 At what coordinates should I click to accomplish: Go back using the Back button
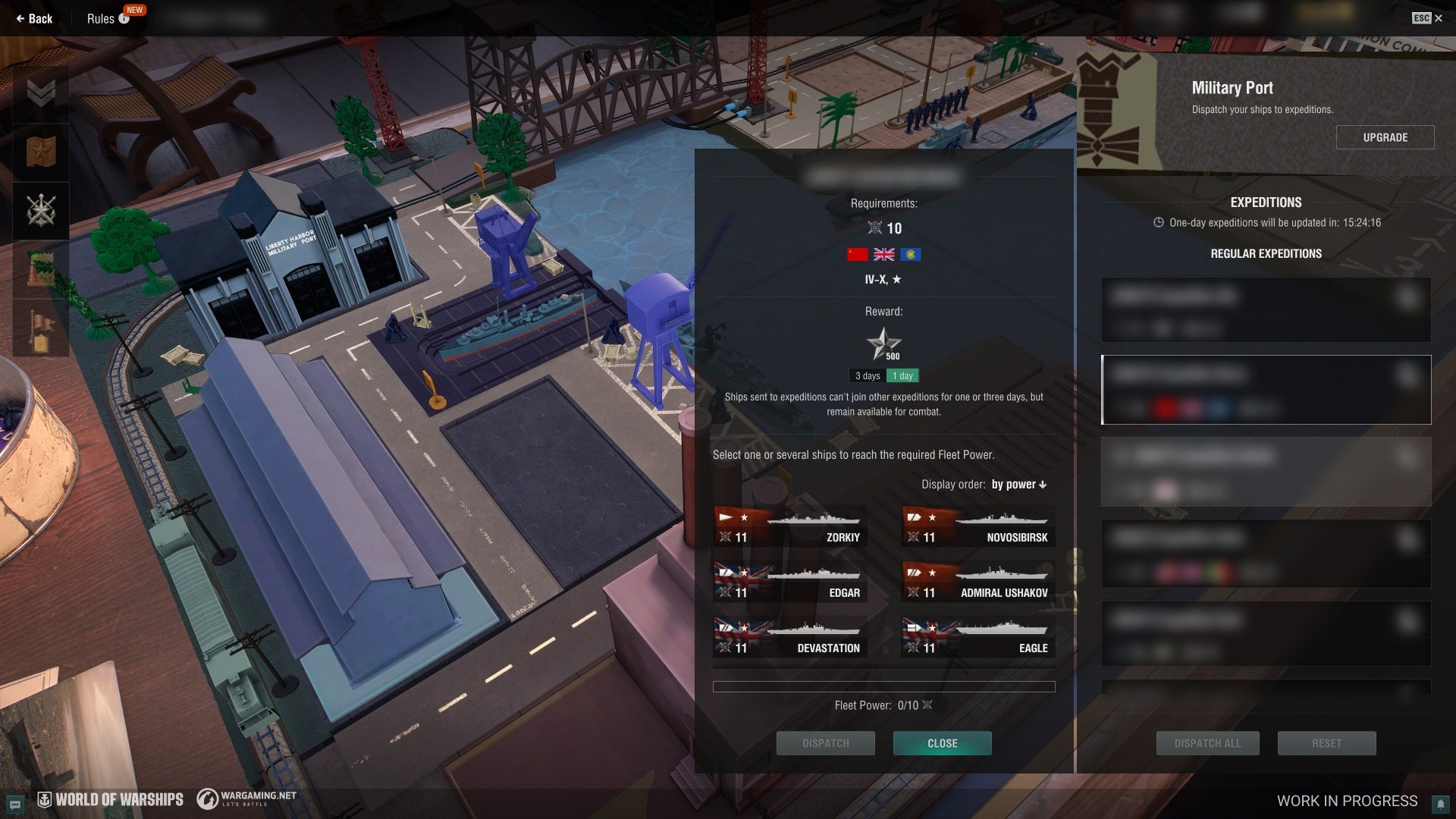(34, 19)
